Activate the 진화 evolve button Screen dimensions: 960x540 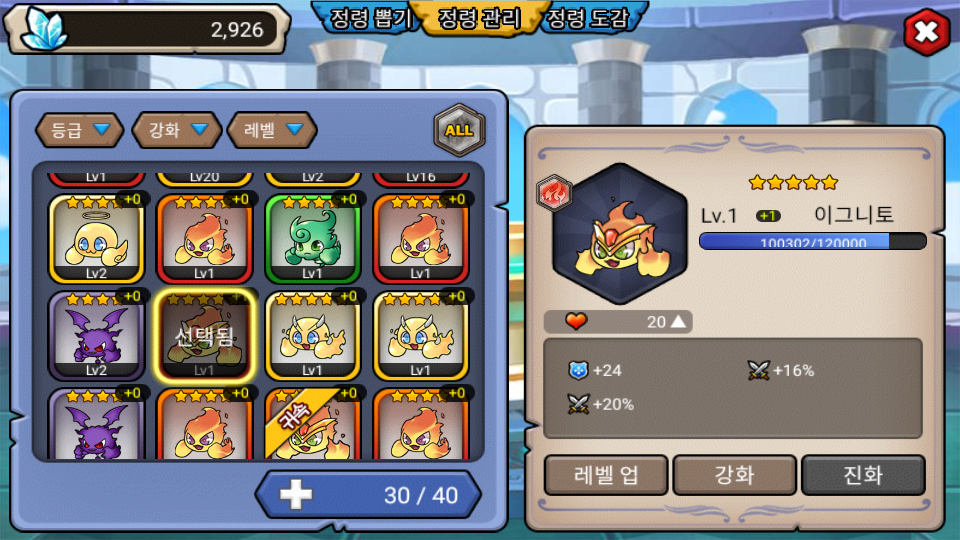pos(863,474)
